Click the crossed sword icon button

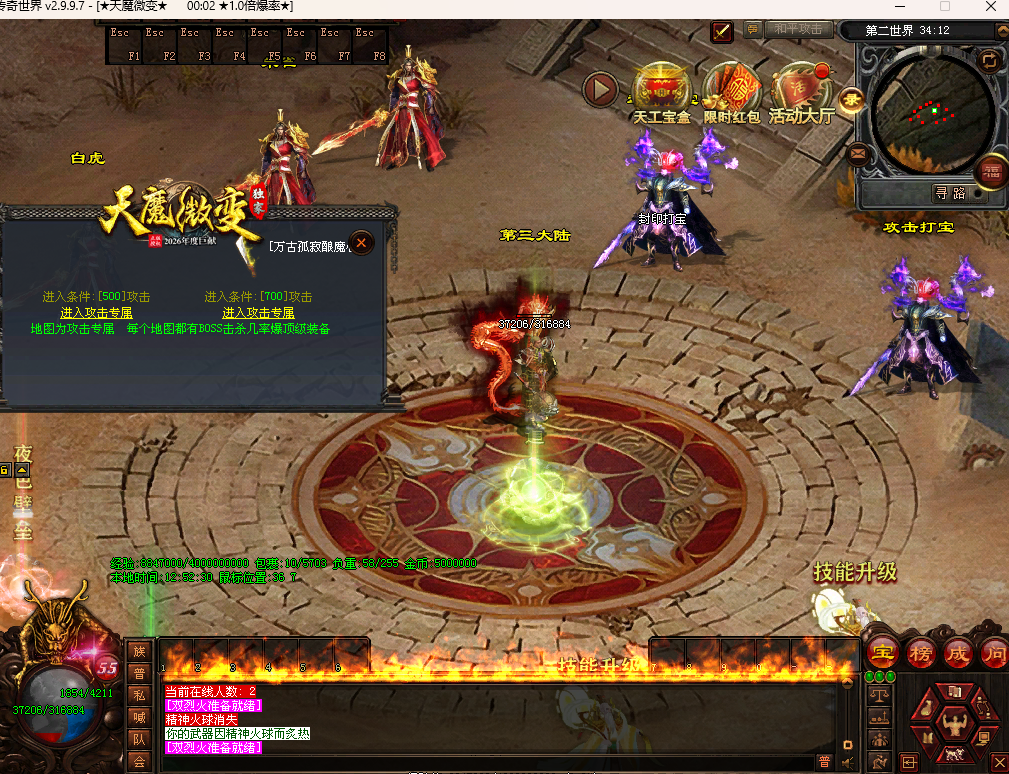tap(722, 31)
